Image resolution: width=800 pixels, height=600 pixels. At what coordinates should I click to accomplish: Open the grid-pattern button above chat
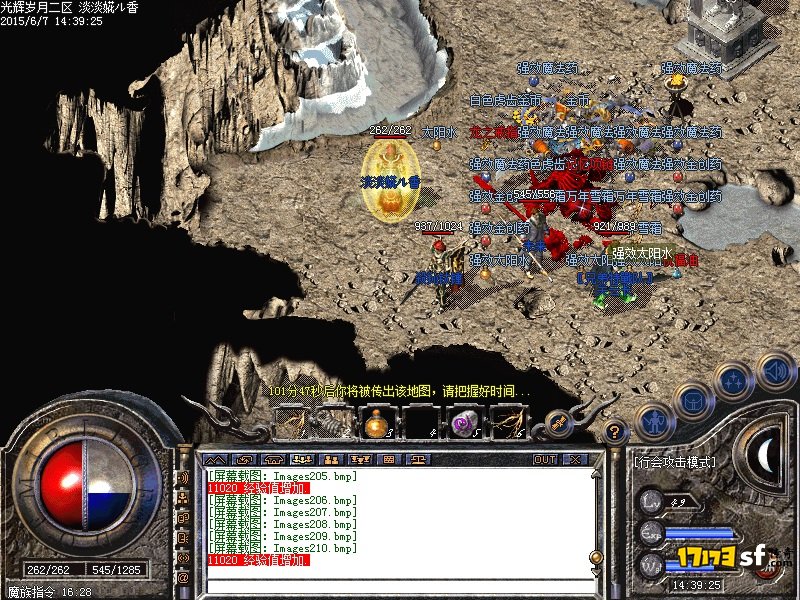(x=387, y=459)
